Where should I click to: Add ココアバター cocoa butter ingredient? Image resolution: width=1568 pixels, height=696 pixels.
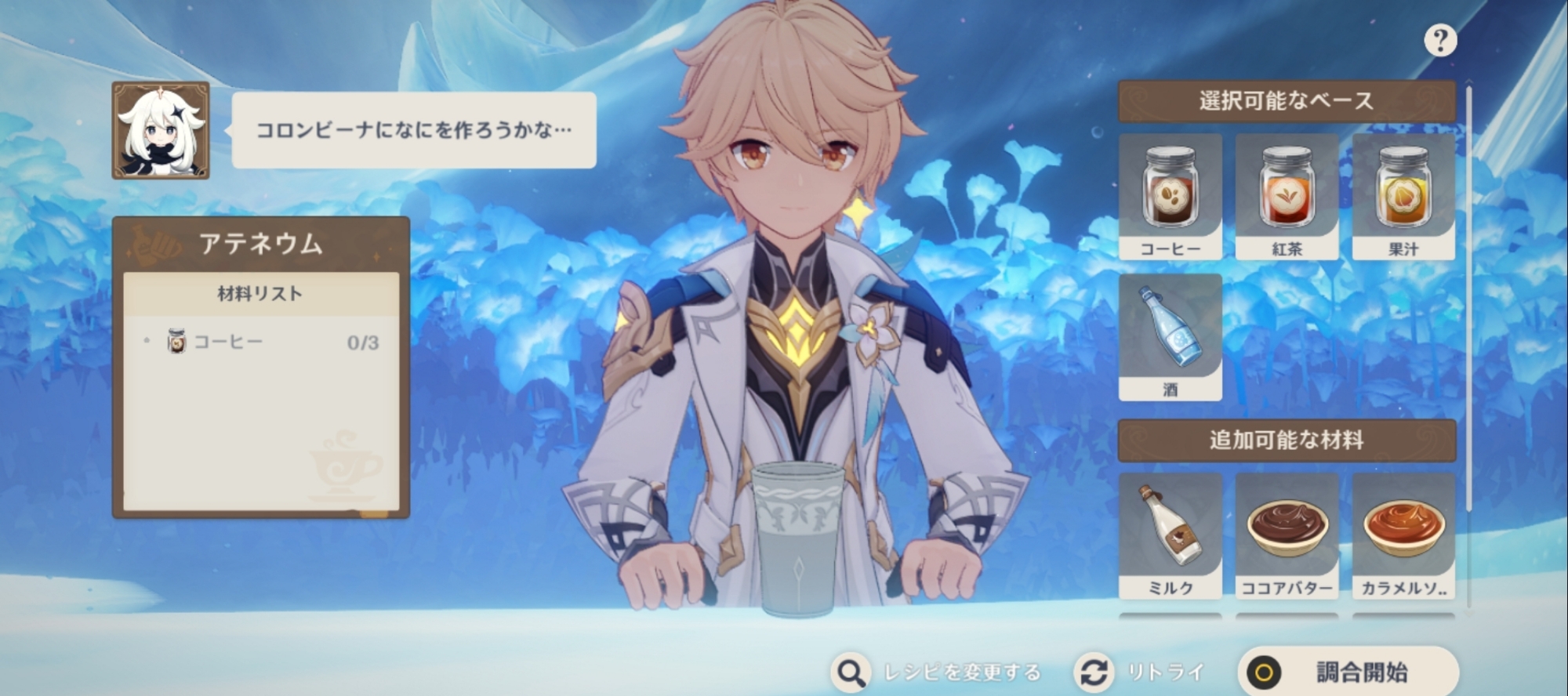point(1287,535)
